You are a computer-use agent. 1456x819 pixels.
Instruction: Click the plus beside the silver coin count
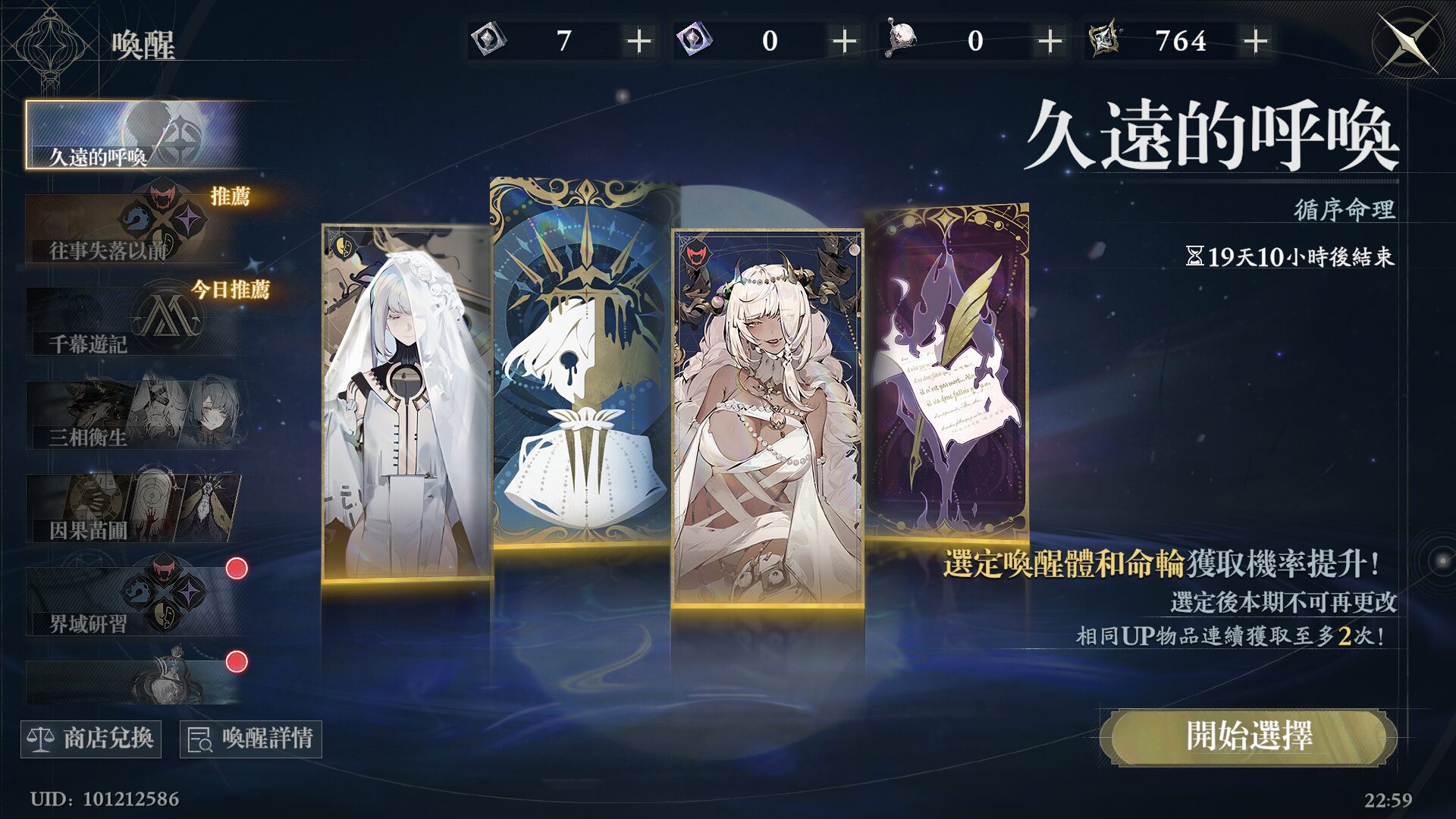(x=641, y=42)
